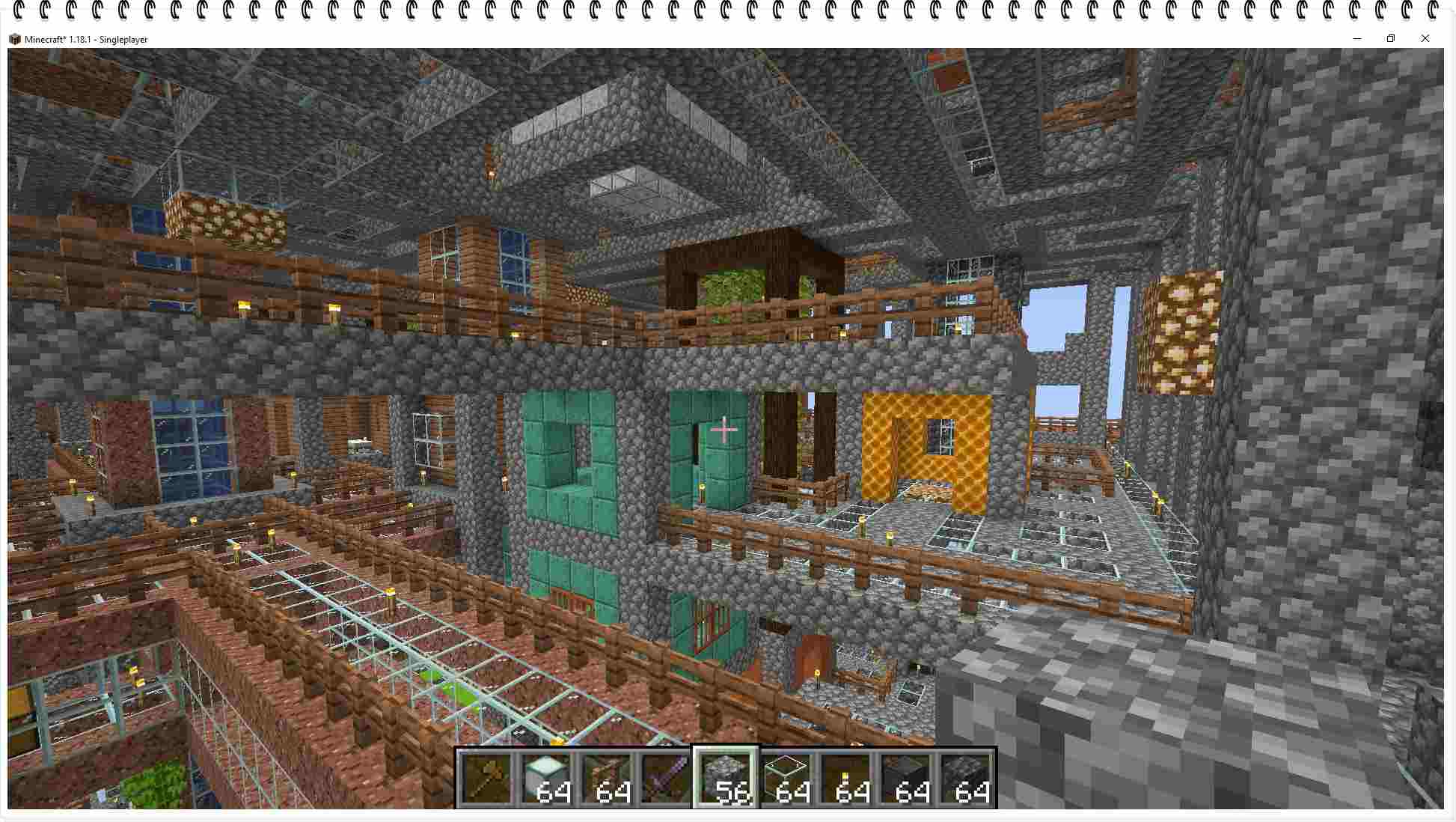Click the title text Minecraft 1.18.1 Singleplayer
The image size is (1456, 822).
click(85, 39)
